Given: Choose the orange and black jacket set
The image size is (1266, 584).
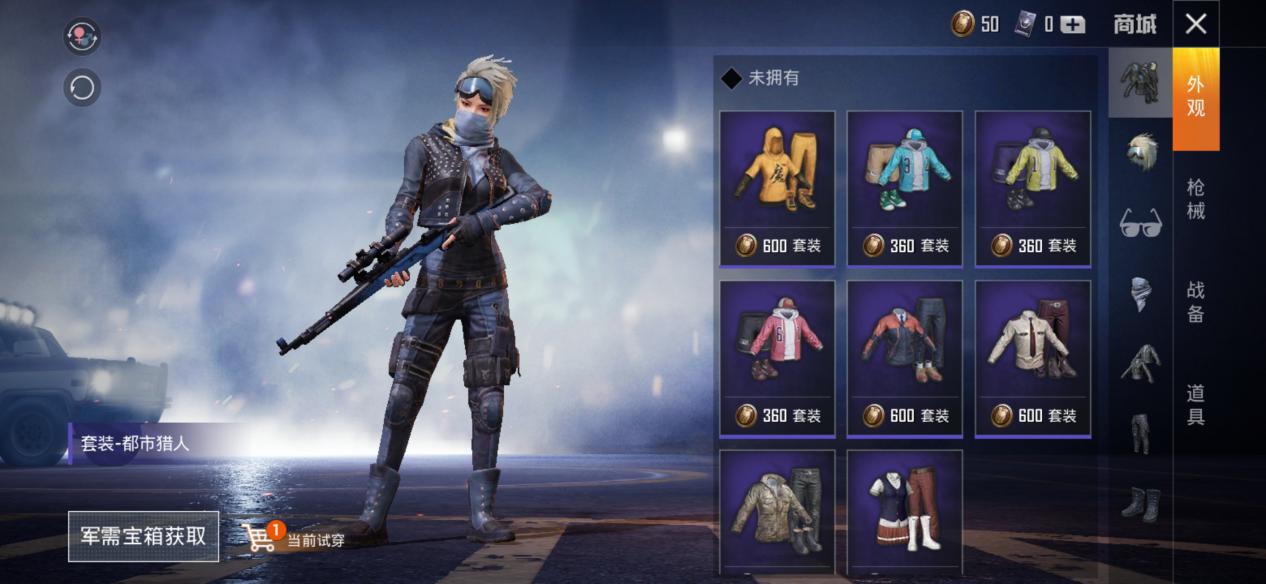Looking at the screenshot, I should click(904, 358).
